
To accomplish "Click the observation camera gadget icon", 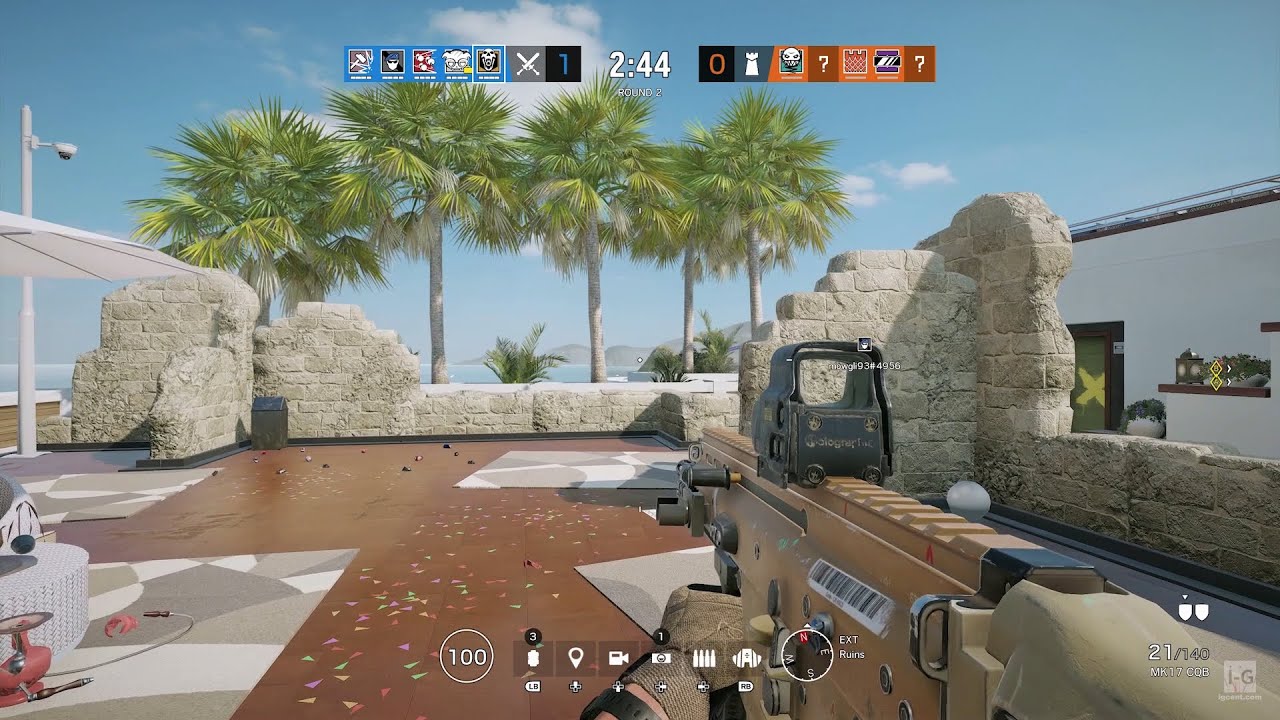I will 660,657.
